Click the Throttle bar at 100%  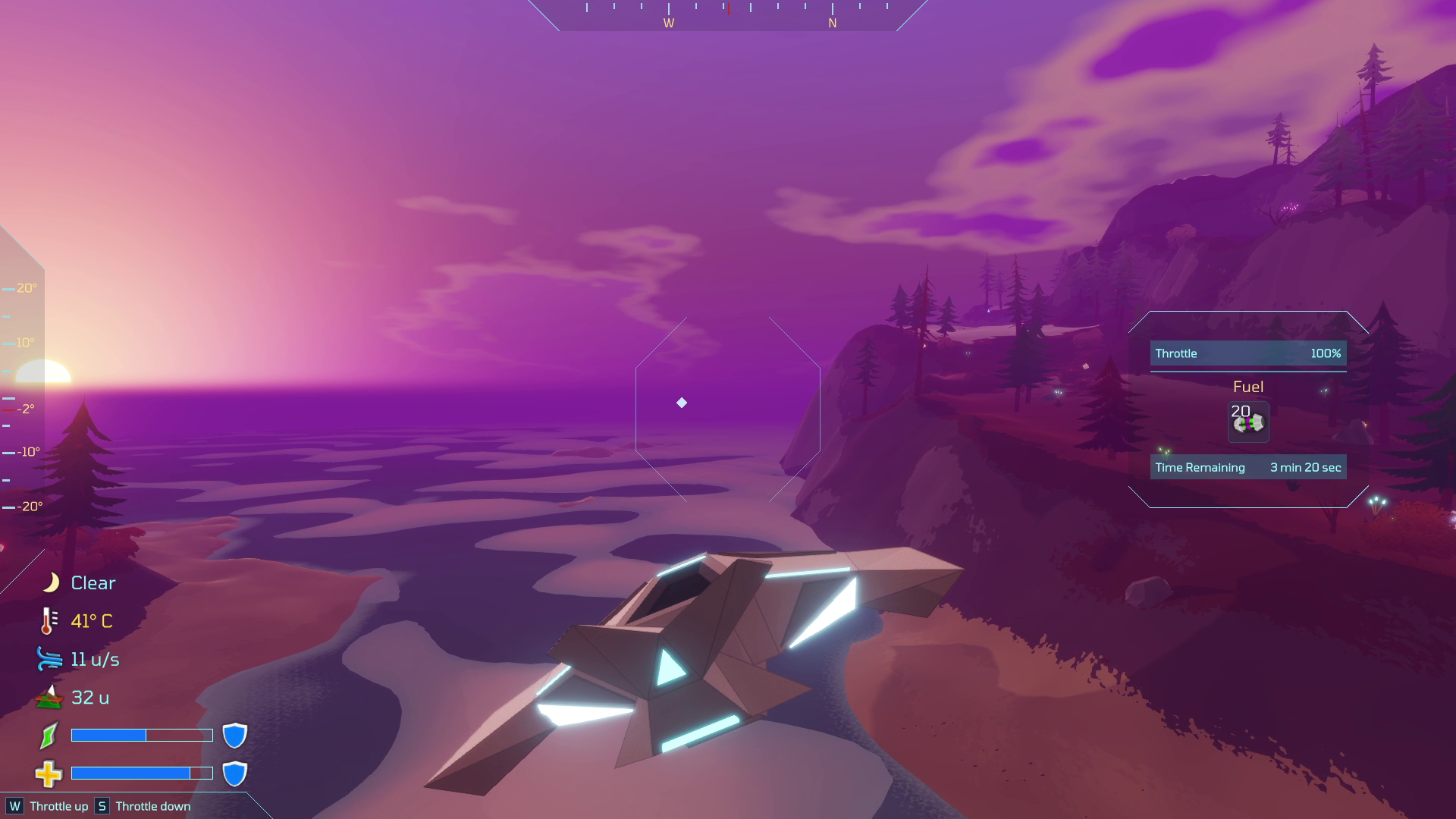[x=1247, y=353]
